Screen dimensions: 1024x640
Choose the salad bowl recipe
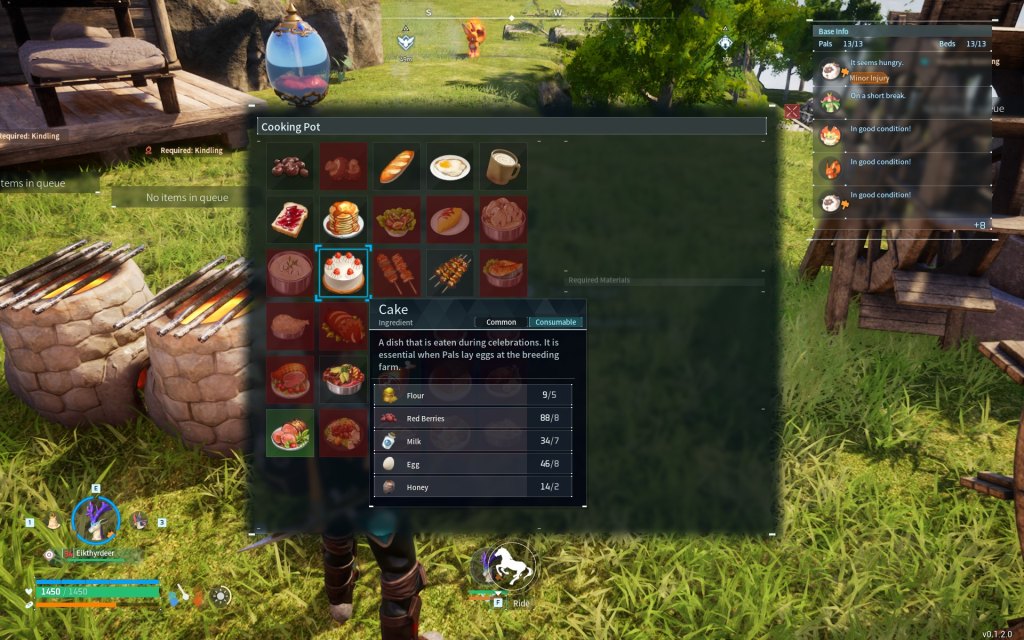click(x=397, y=219)
